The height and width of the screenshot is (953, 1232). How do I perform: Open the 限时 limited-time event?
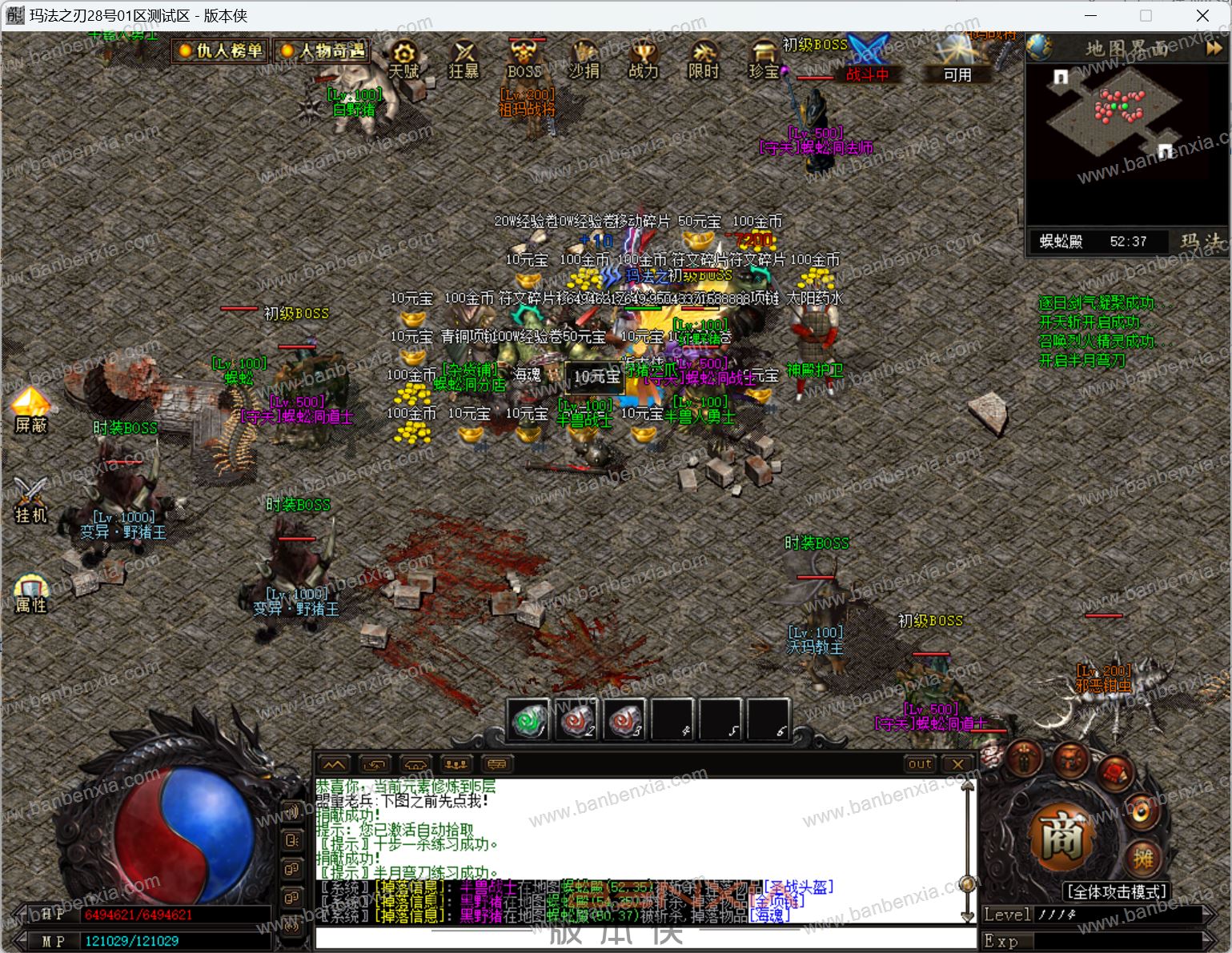(x=704, y=59)
